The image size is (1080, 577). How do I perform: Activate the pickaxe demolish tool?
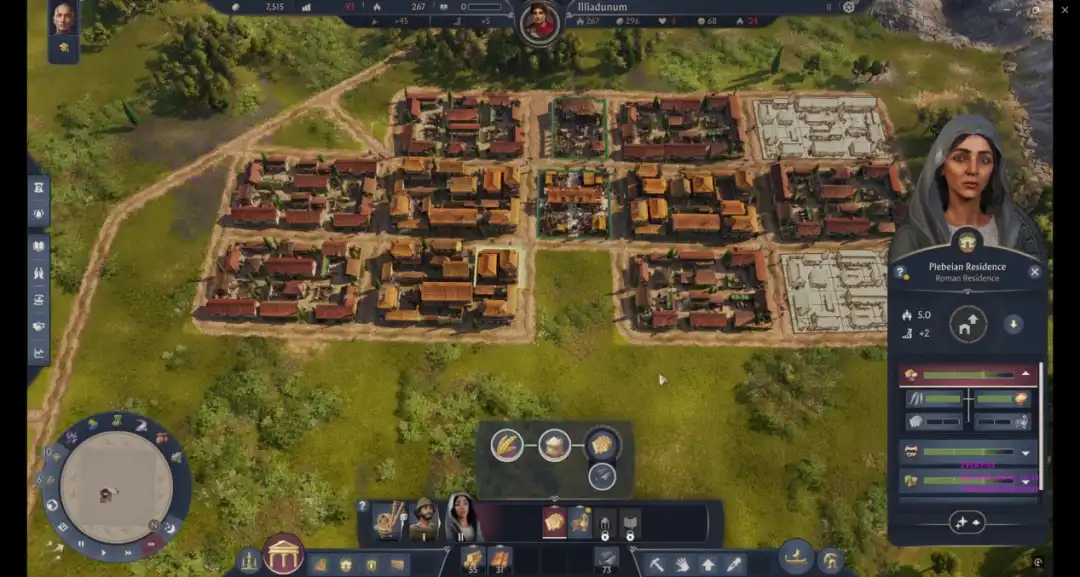click(657, 564)
